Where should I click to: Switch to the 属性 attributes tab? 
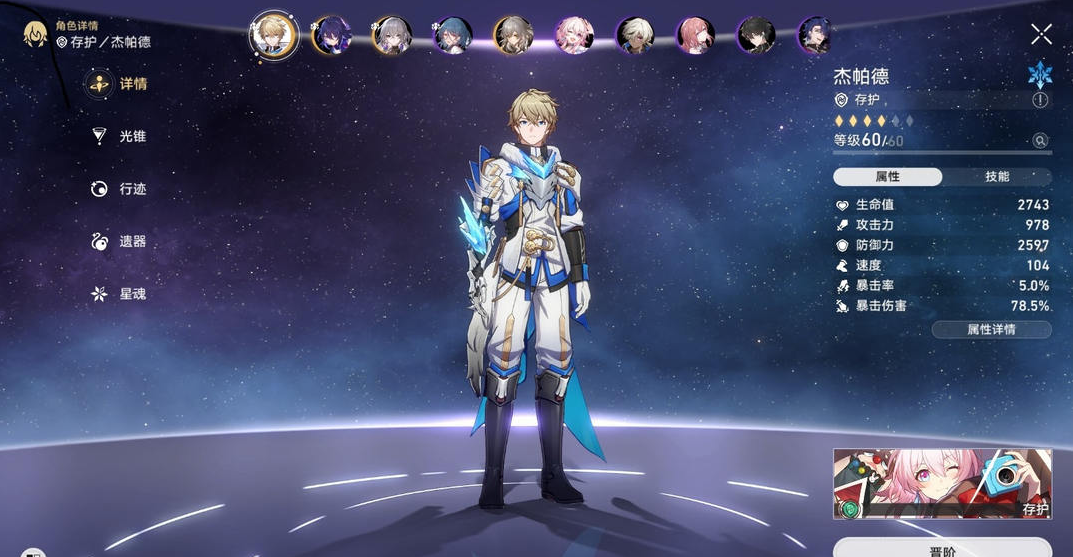pyautogui.click(x=887, y=177)
